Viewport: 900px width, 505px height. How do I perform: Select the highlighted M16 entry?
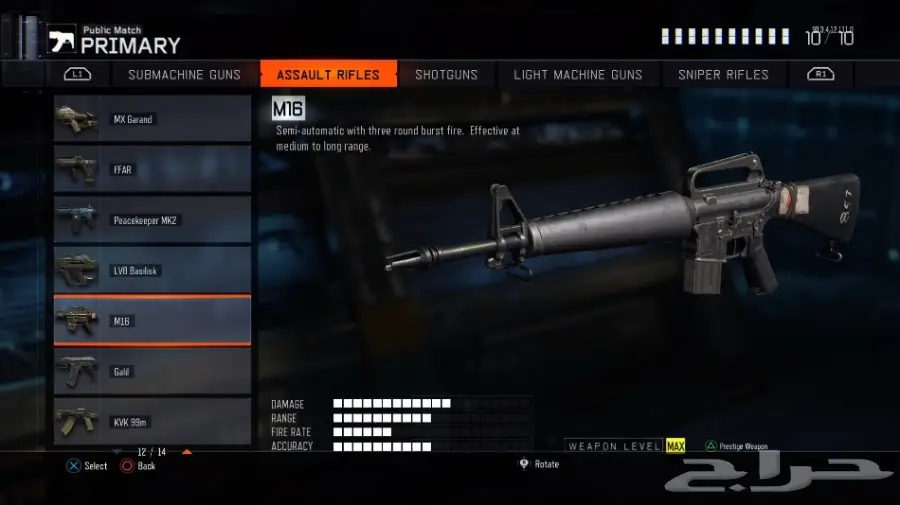point(152,321)
